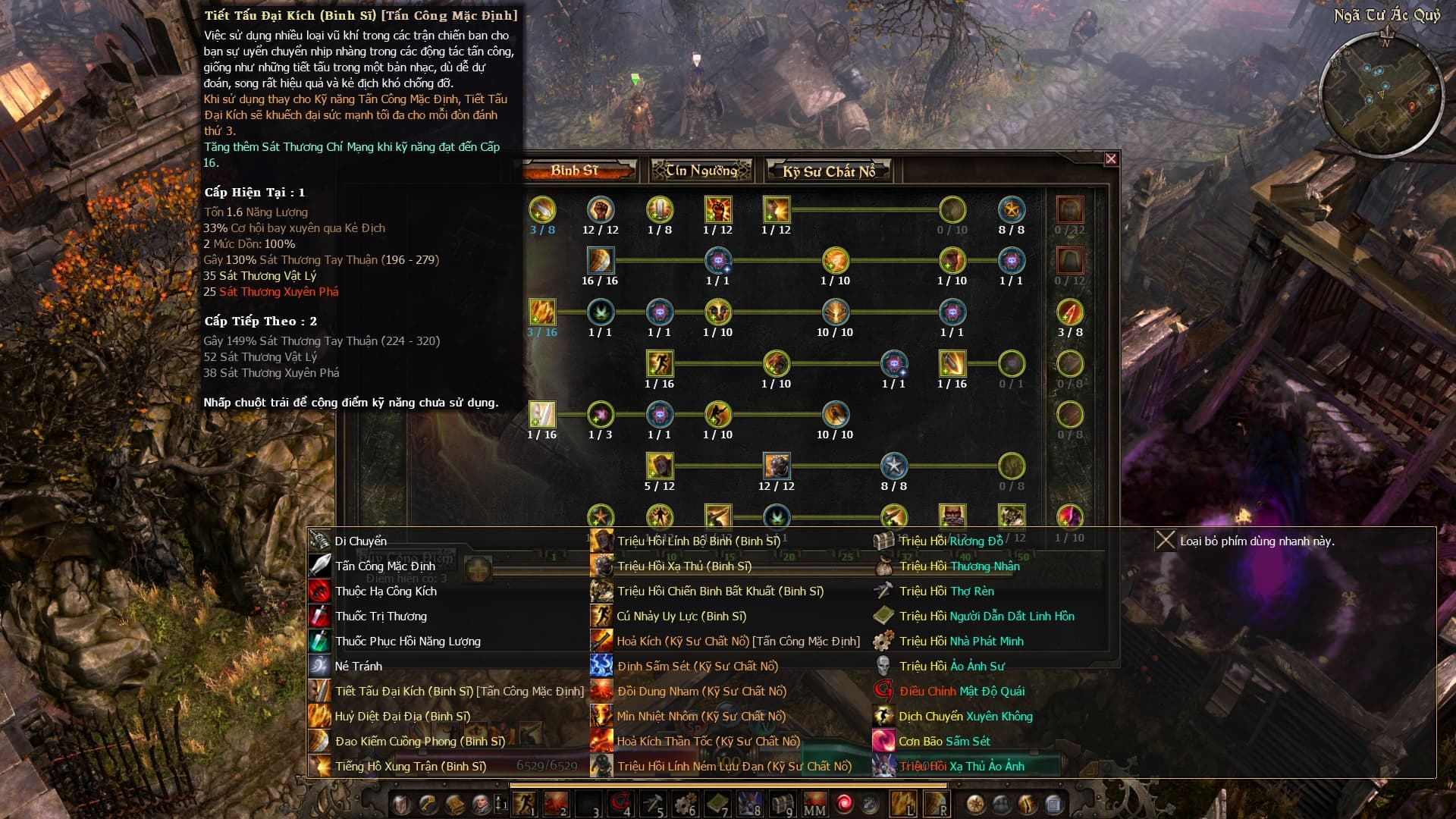Viewport: 1456px width, 819px height.
Task: Select Mìn Nhiệt Nhôm from the list
Action: [x=701, y=717]
